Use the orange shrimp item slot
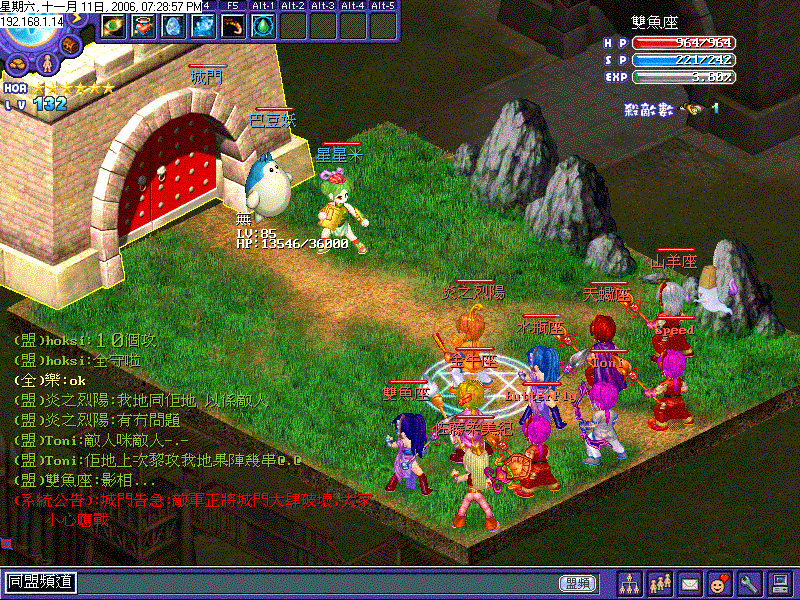 pos(234,26)
